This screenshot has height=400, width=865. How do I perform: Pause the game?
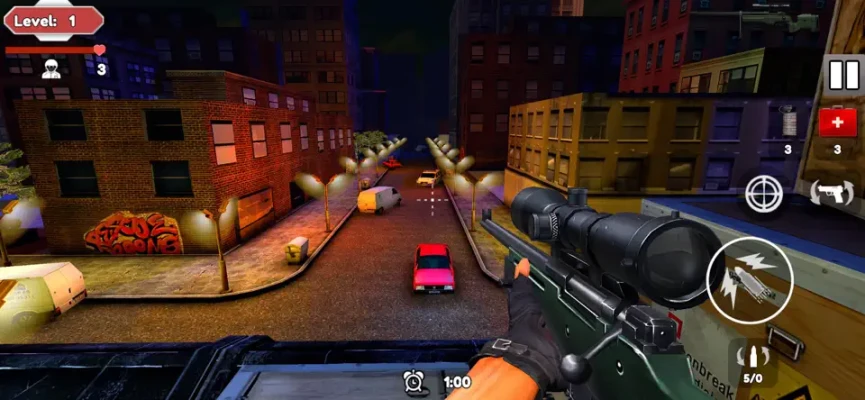coord(844,75)
